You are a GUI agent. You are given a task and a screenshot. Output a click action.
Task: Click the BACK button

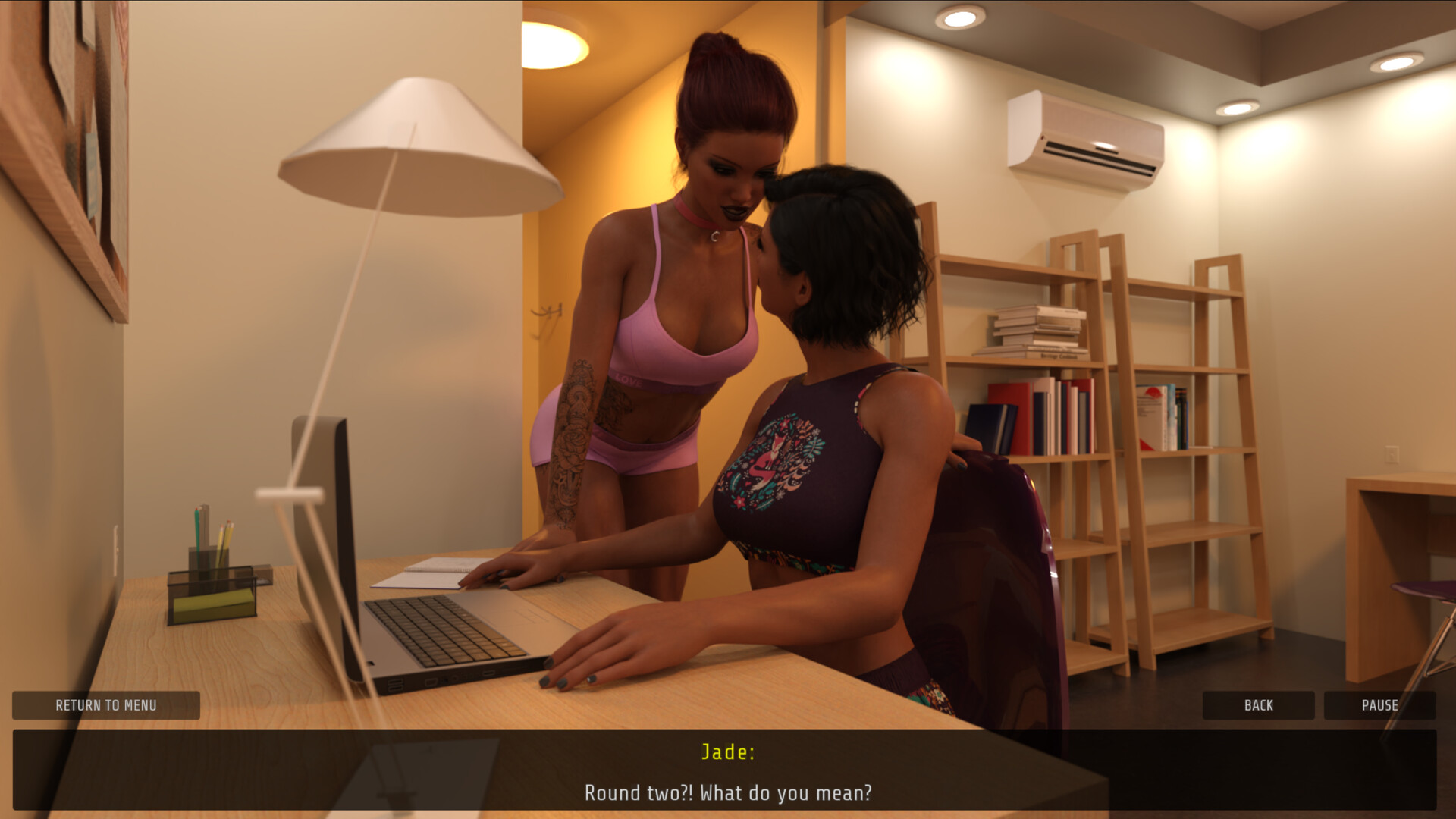[1258, 705]
